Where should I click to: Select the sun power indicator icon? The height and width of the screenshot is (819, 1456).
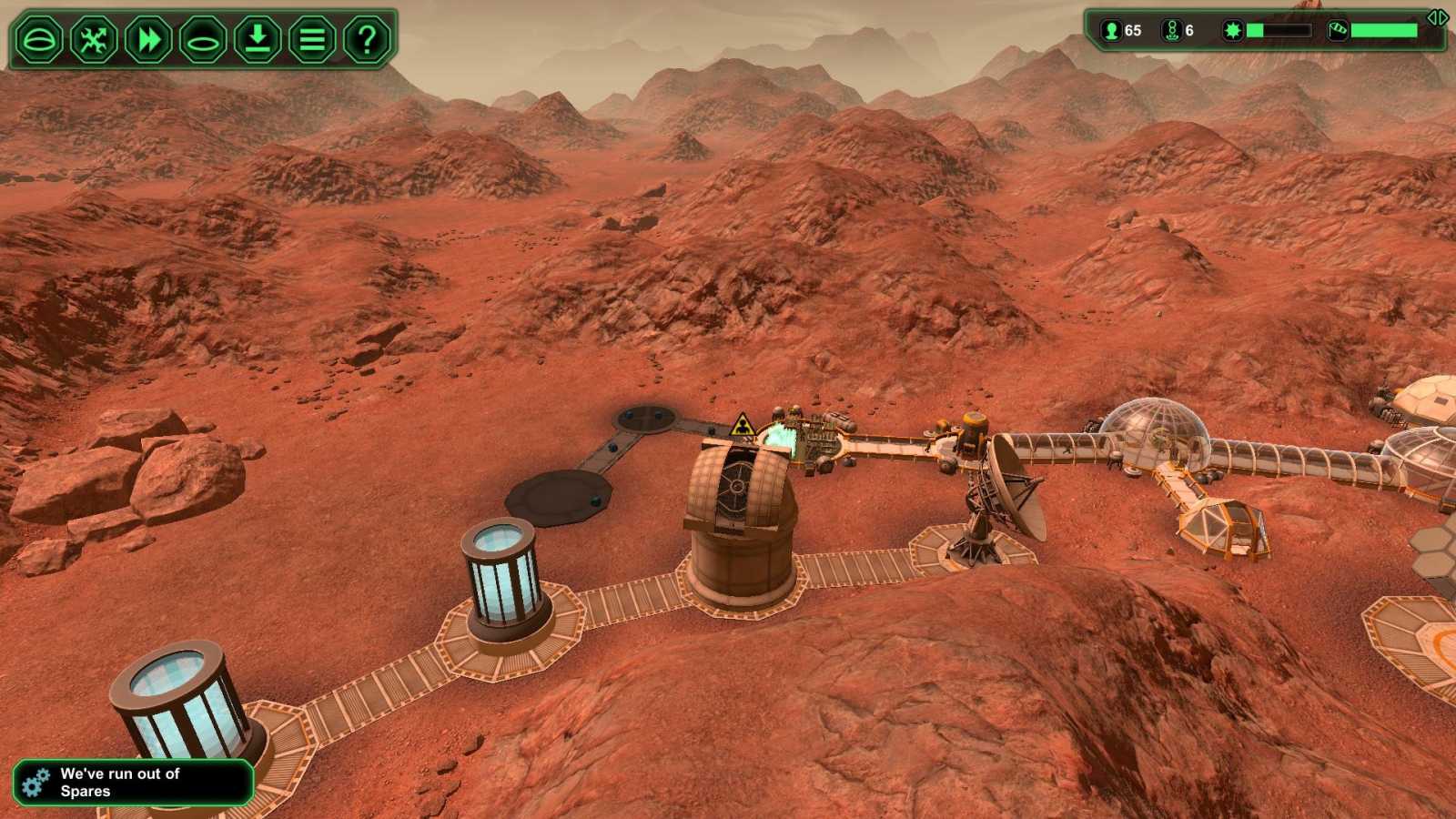pos(1232,30)
